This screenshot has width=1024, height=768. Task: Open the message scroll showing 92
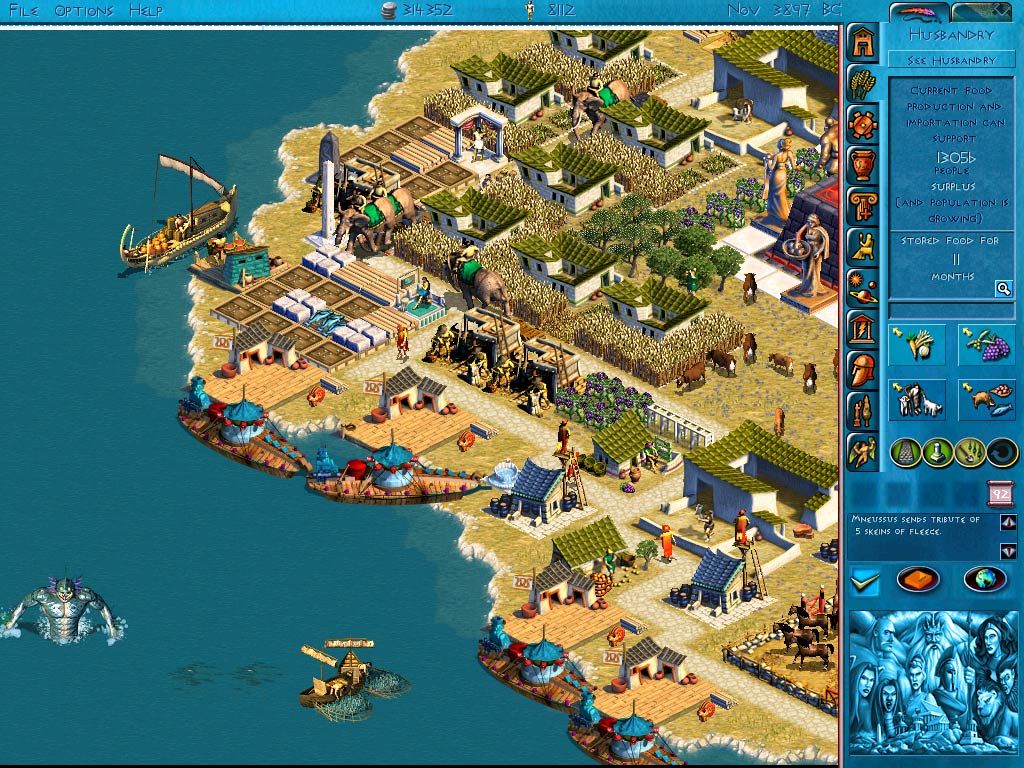[x=999, y=493]
